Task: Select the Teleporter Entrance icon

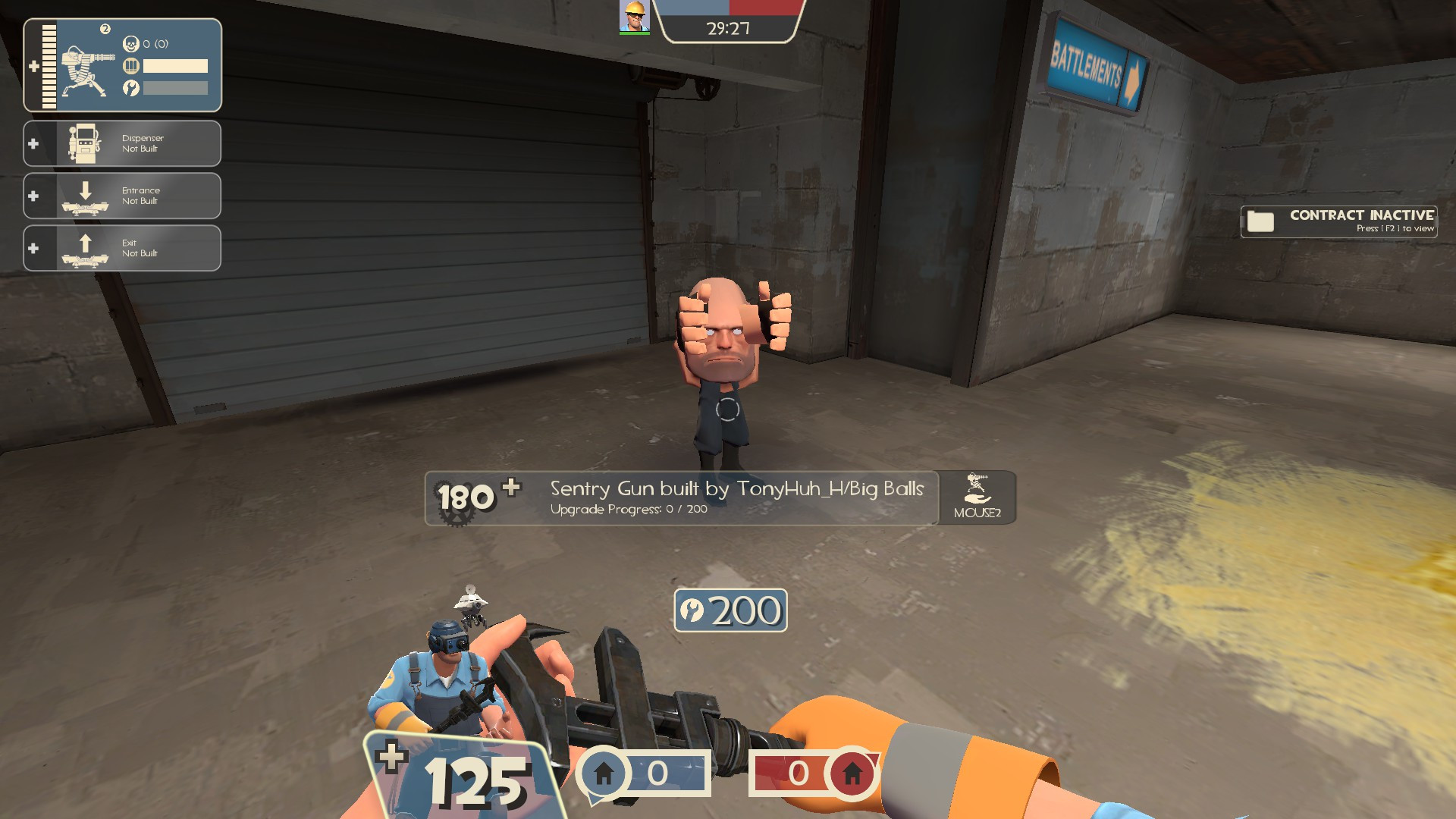Action: click(86, 195)
